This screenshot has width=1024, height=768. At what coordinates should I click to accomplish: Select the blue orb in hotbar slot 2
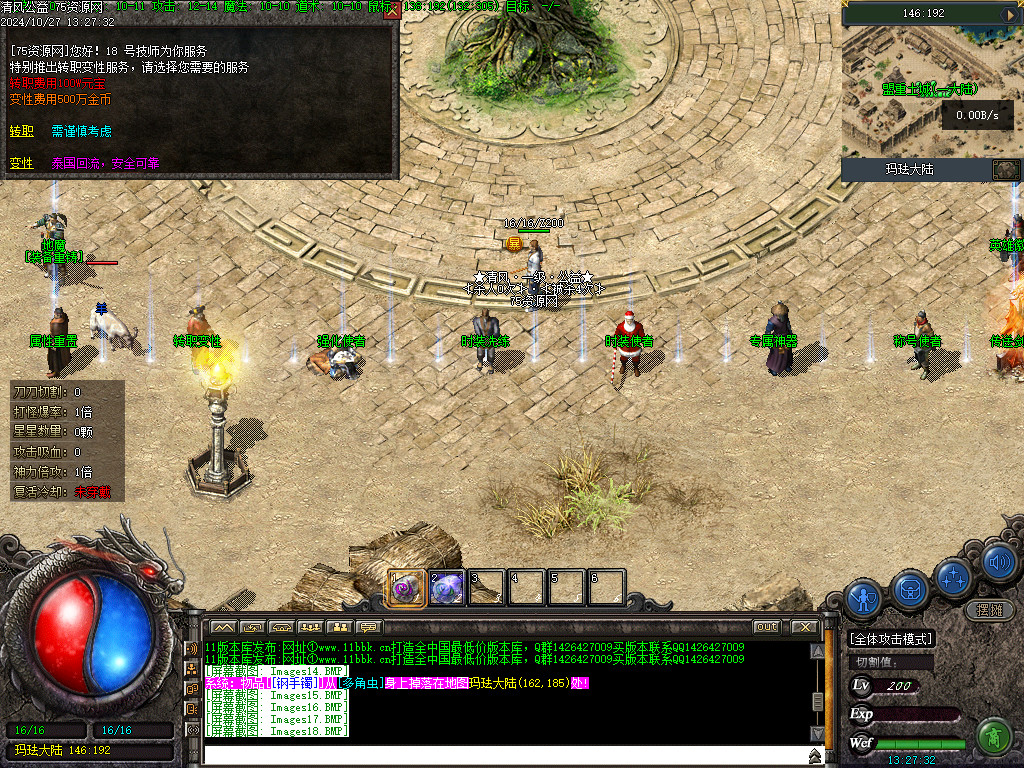[446, 588]
